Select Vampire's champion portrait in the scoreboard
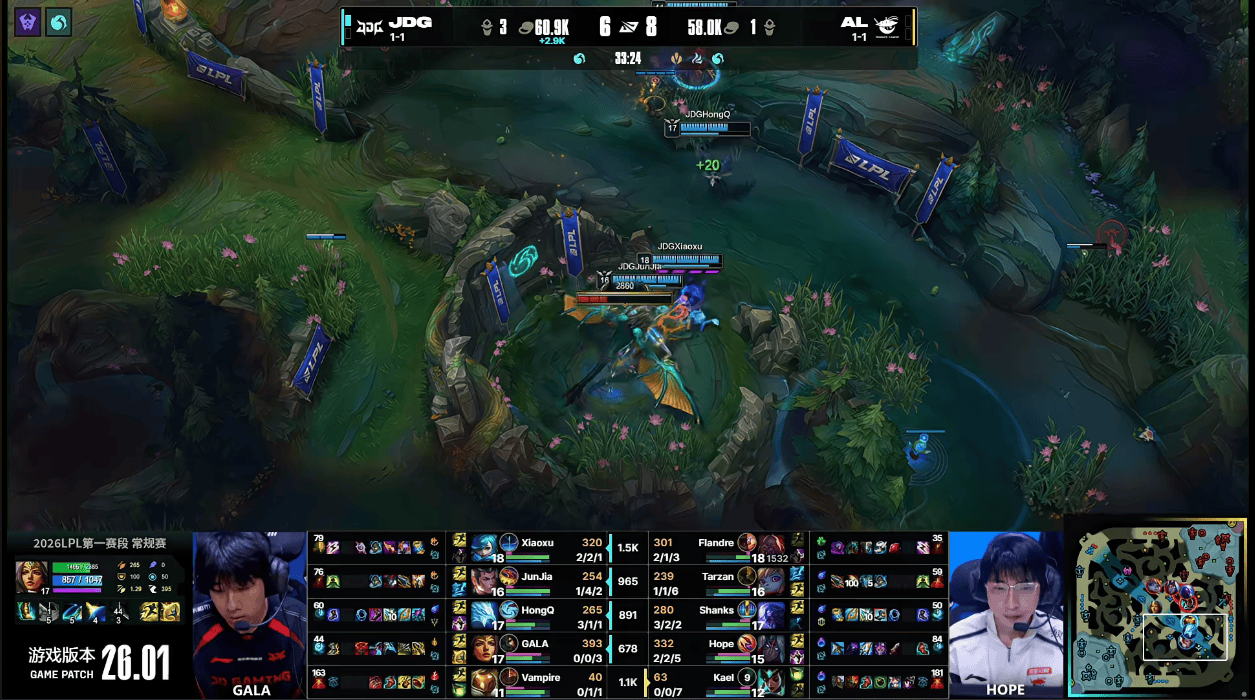This screenshot has width=1255, height=700. click(485, 682)
